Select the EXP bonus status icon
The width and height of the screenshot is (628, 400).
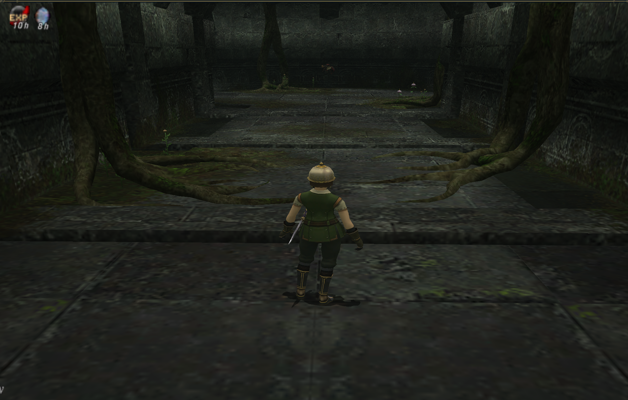click(20, 15)
